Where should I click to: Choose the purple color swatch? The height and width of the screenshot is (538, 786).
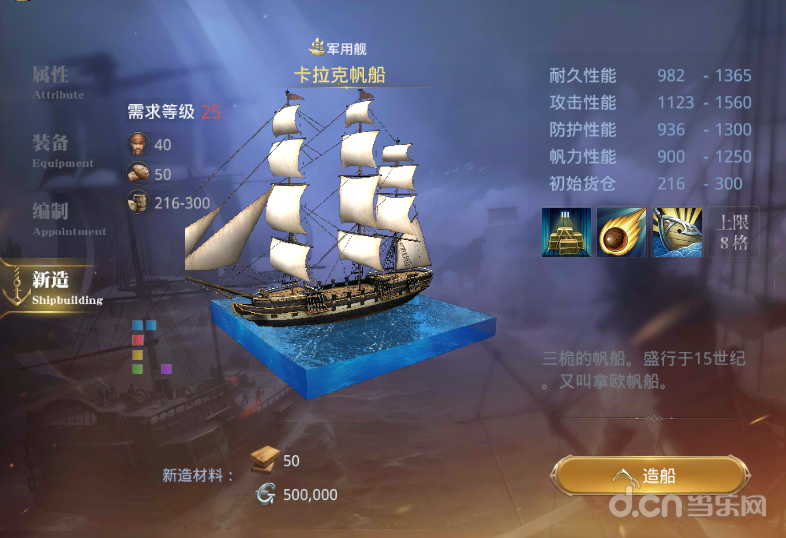point(166,368)
